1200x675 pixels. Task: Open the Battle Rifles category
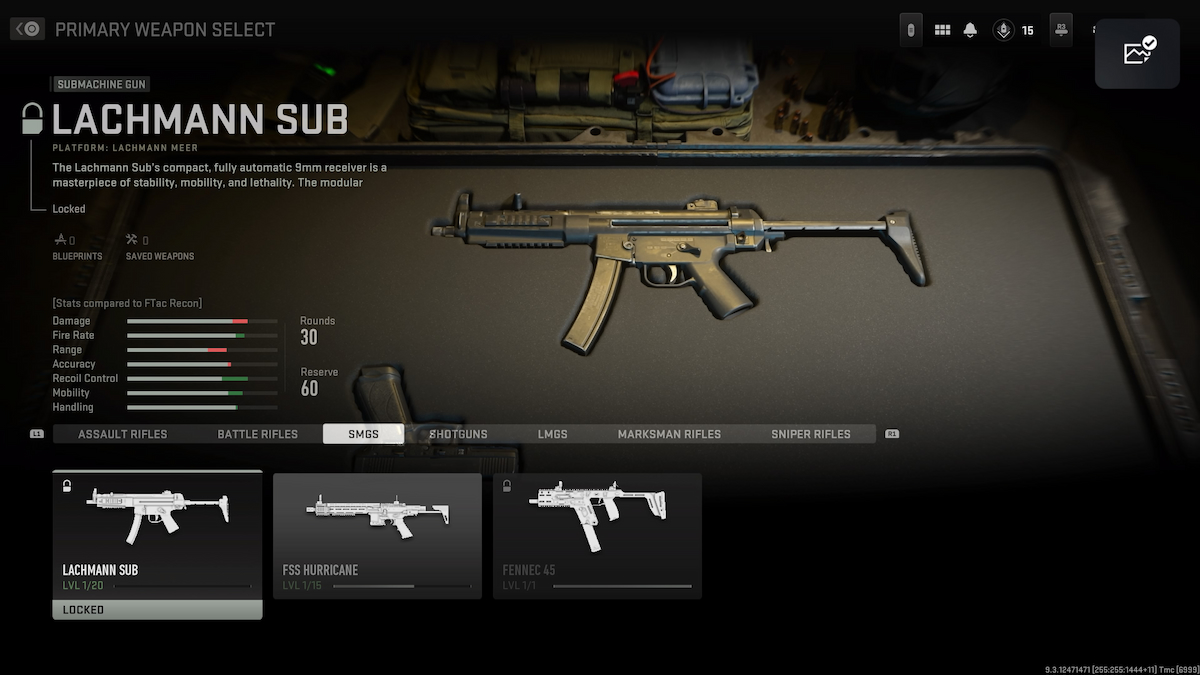click(258, 434)
